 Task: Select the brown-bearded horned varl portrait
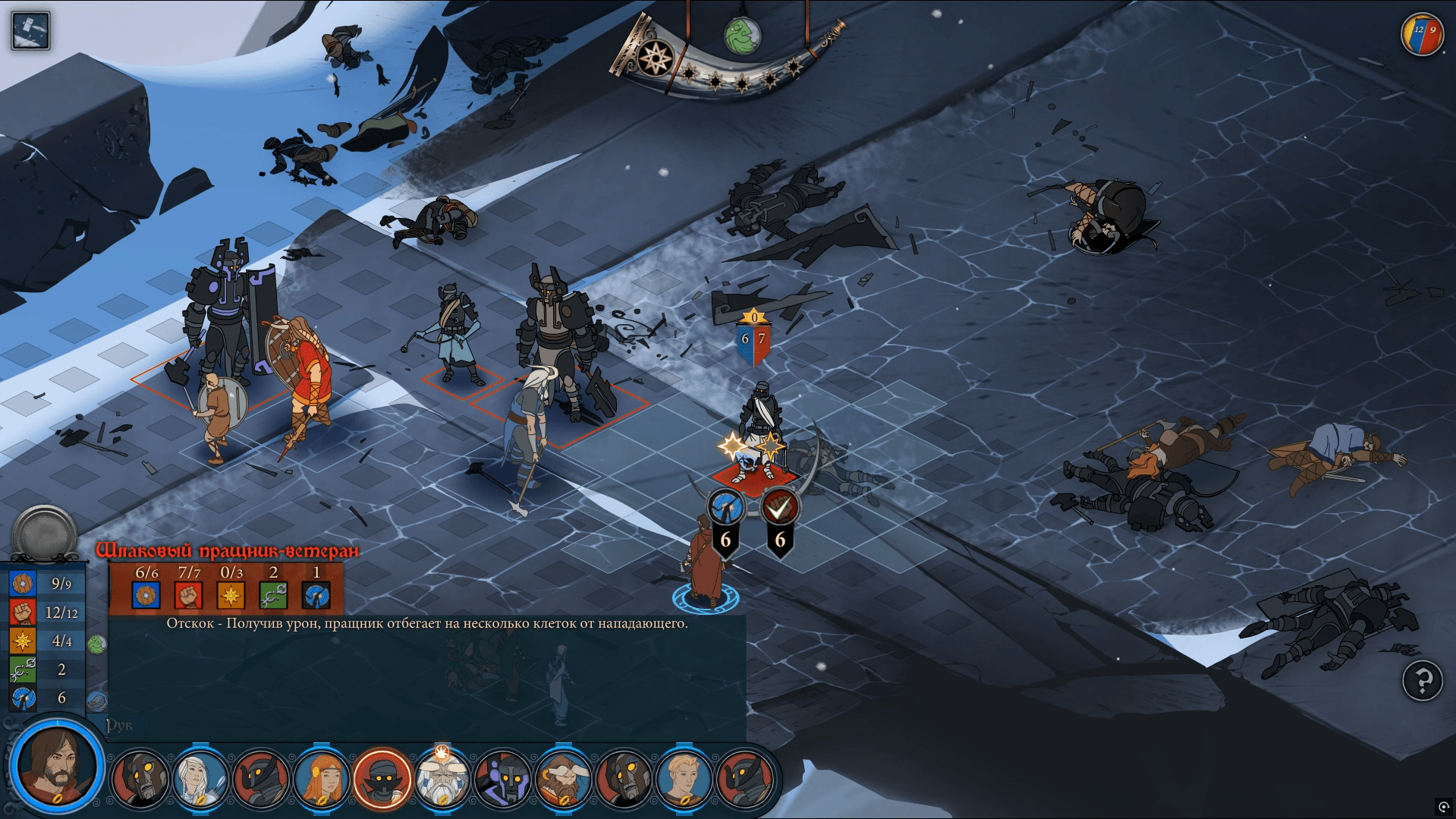tap(563, 778)
